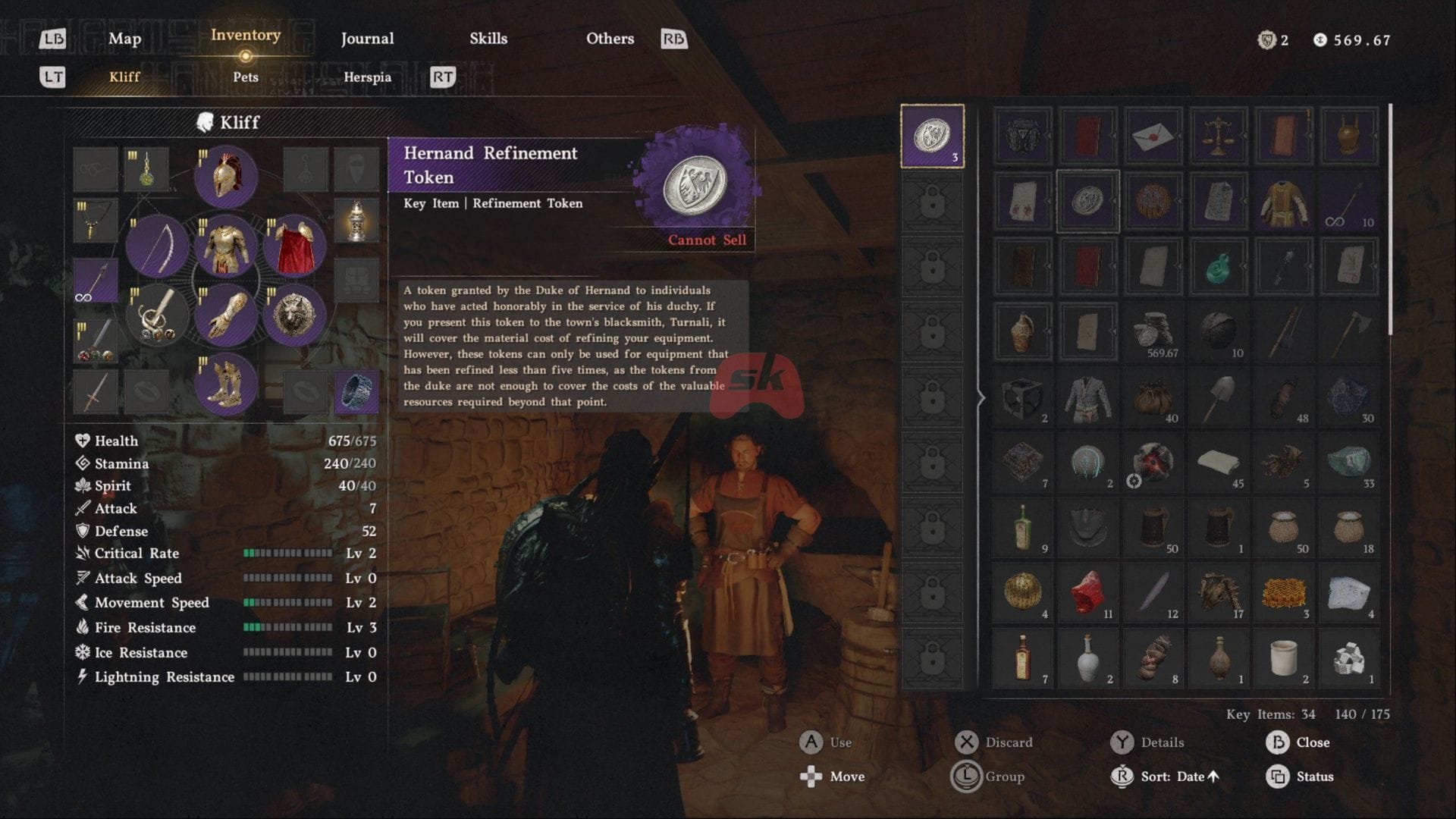Image resolution: width=1456 pixels, height=819 pixels.
Task: Select the golden scales key item
Action: click(1218, 136)
